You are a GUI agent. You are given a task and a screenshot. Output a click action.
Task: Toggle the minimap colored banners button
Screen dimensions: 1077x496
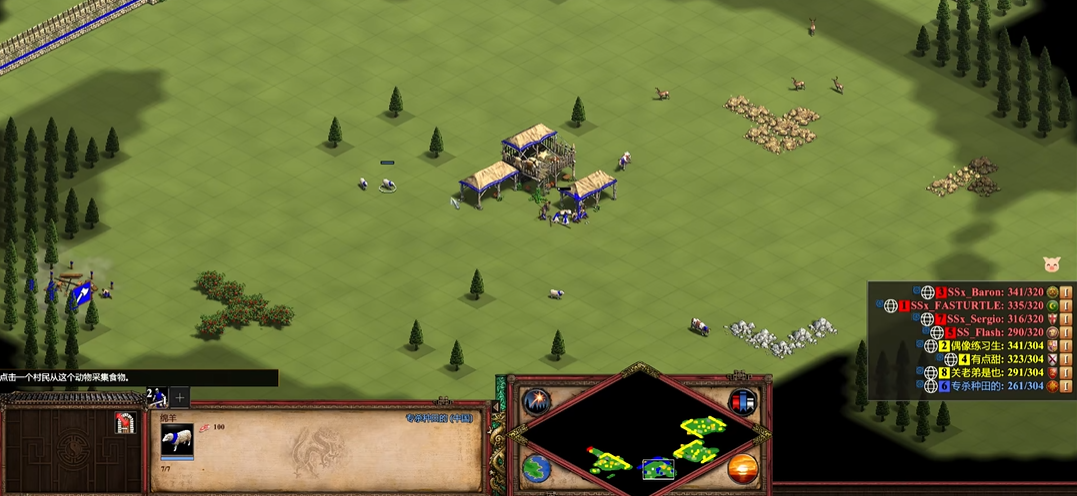pyautogui.click(x=742, y=402)
